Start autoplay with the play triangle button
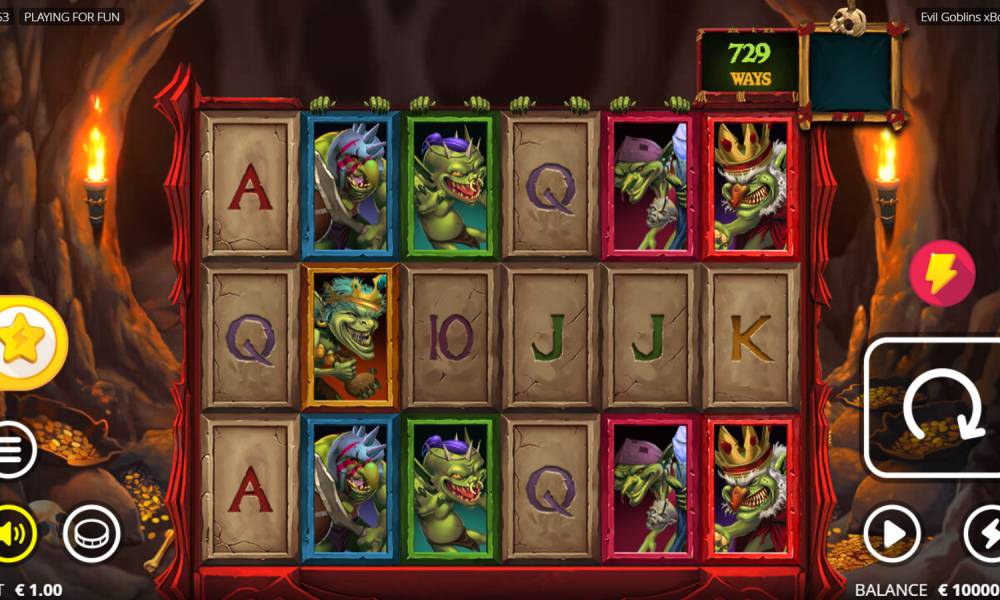 point(891,534)
